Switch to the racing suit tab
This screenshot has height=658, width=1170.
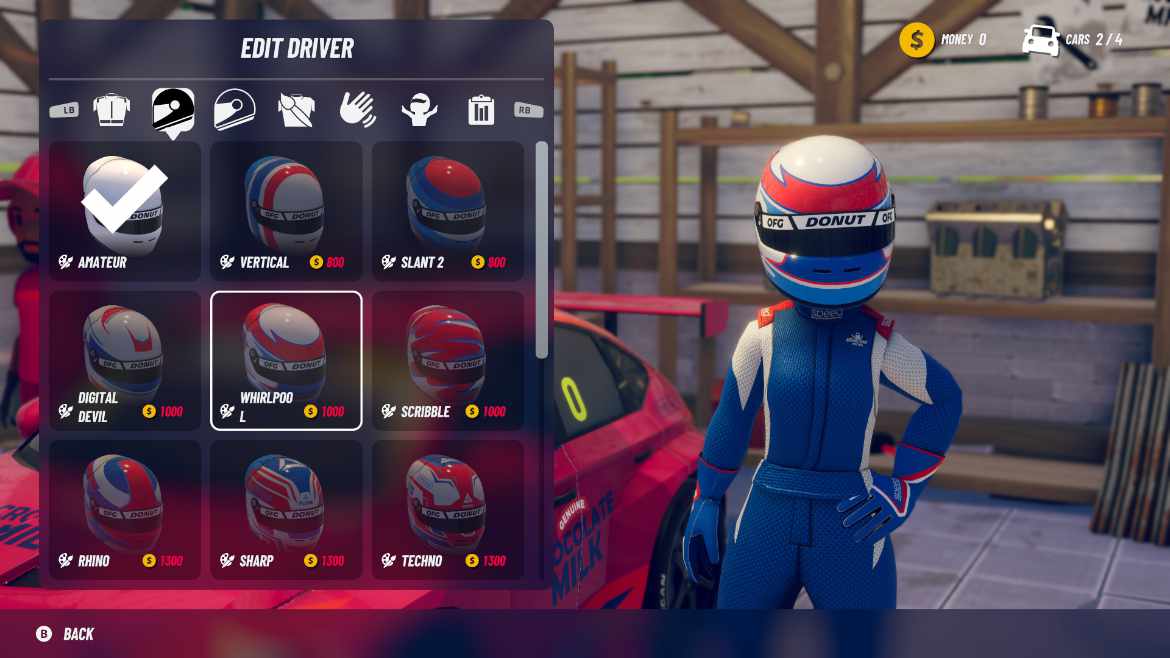pos(111,109)
